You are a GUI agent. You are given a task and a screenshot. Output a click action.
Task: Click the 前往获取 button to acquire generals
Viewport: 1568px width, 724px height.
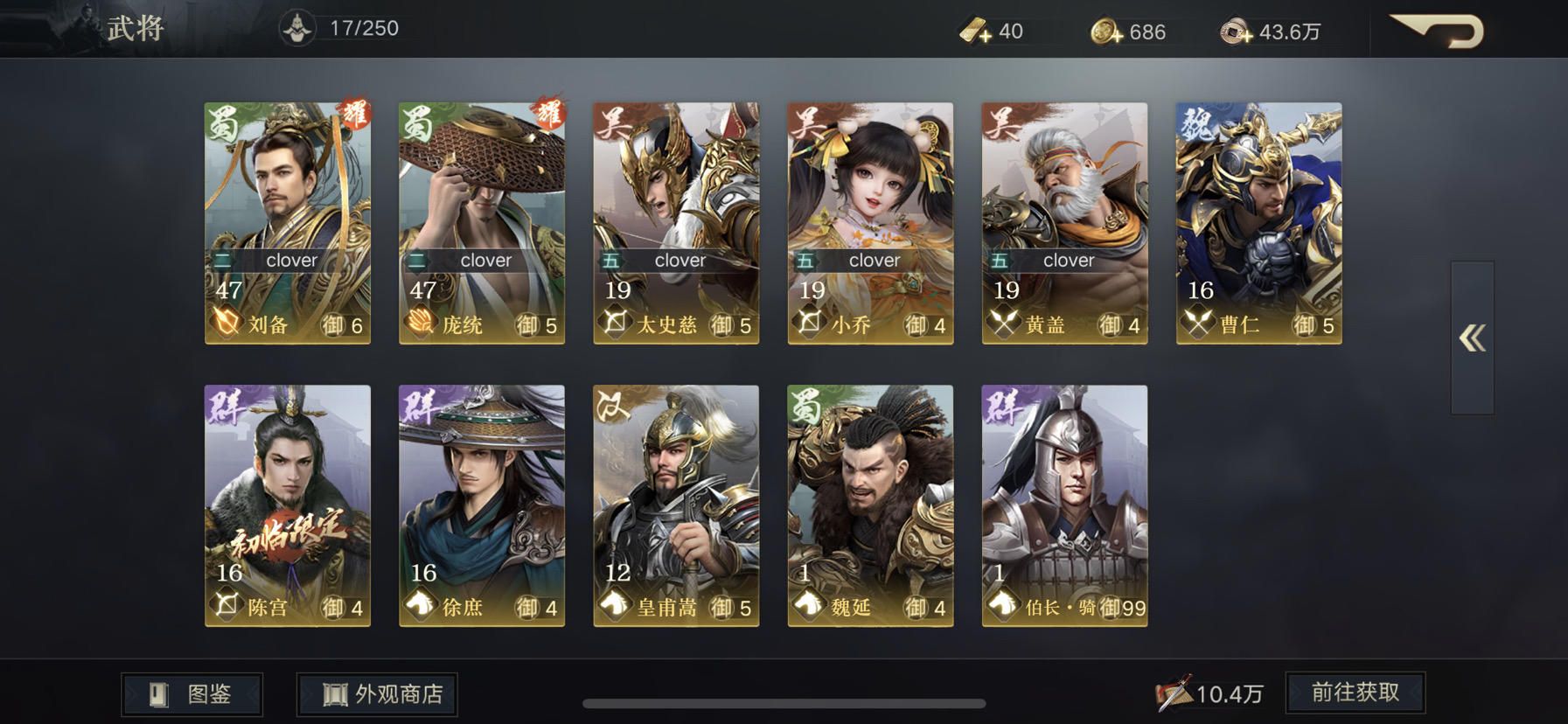point(1355,692)
